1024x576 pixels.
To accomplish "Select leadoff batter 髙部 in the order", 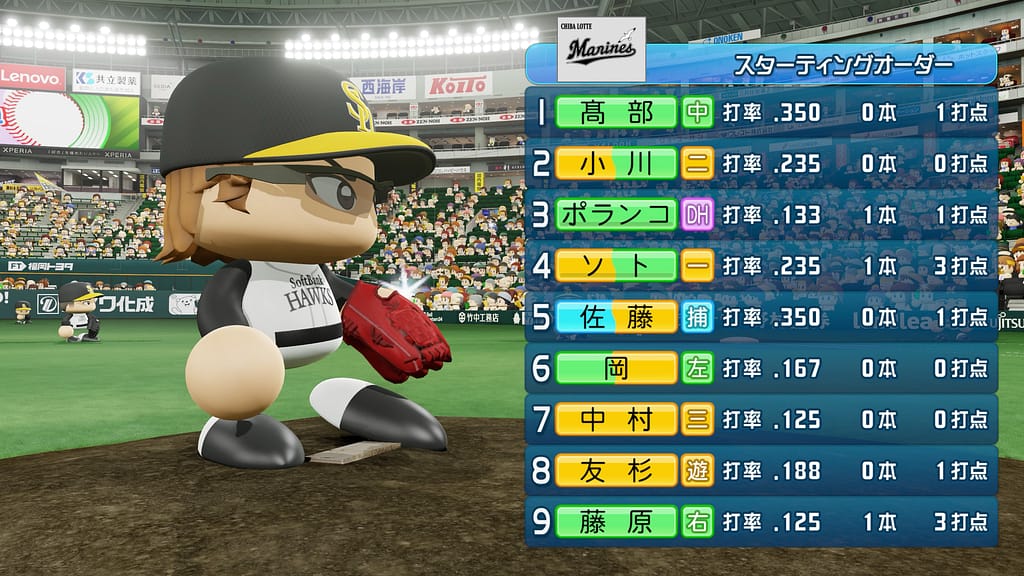I will 616,111.
